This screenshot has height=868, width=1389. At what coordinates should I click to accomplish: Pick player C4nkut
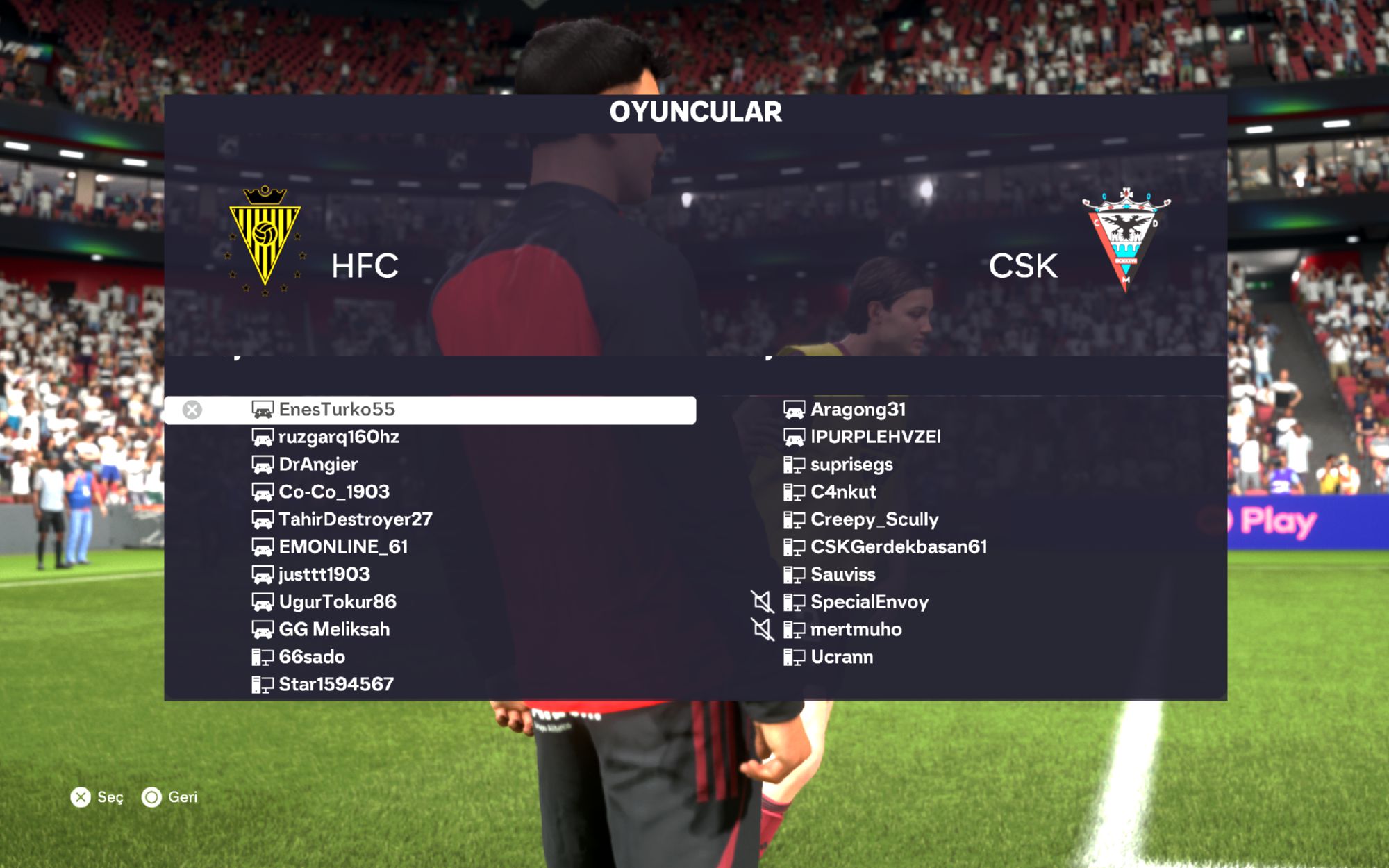[x=843, y=492]
